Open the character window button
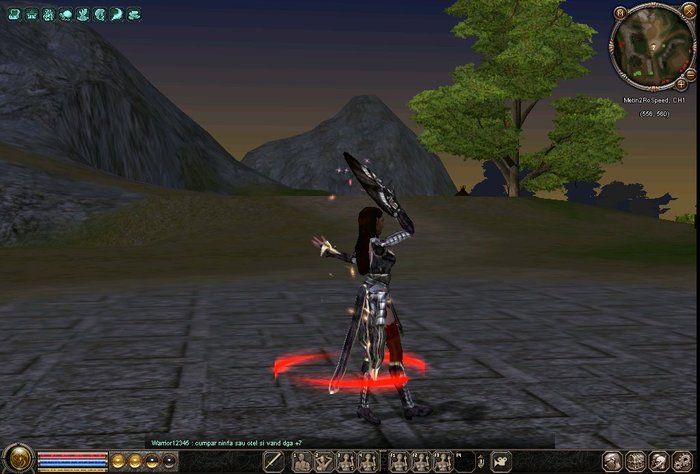Viewport: 700px width, 474px height. click(612, 461)
